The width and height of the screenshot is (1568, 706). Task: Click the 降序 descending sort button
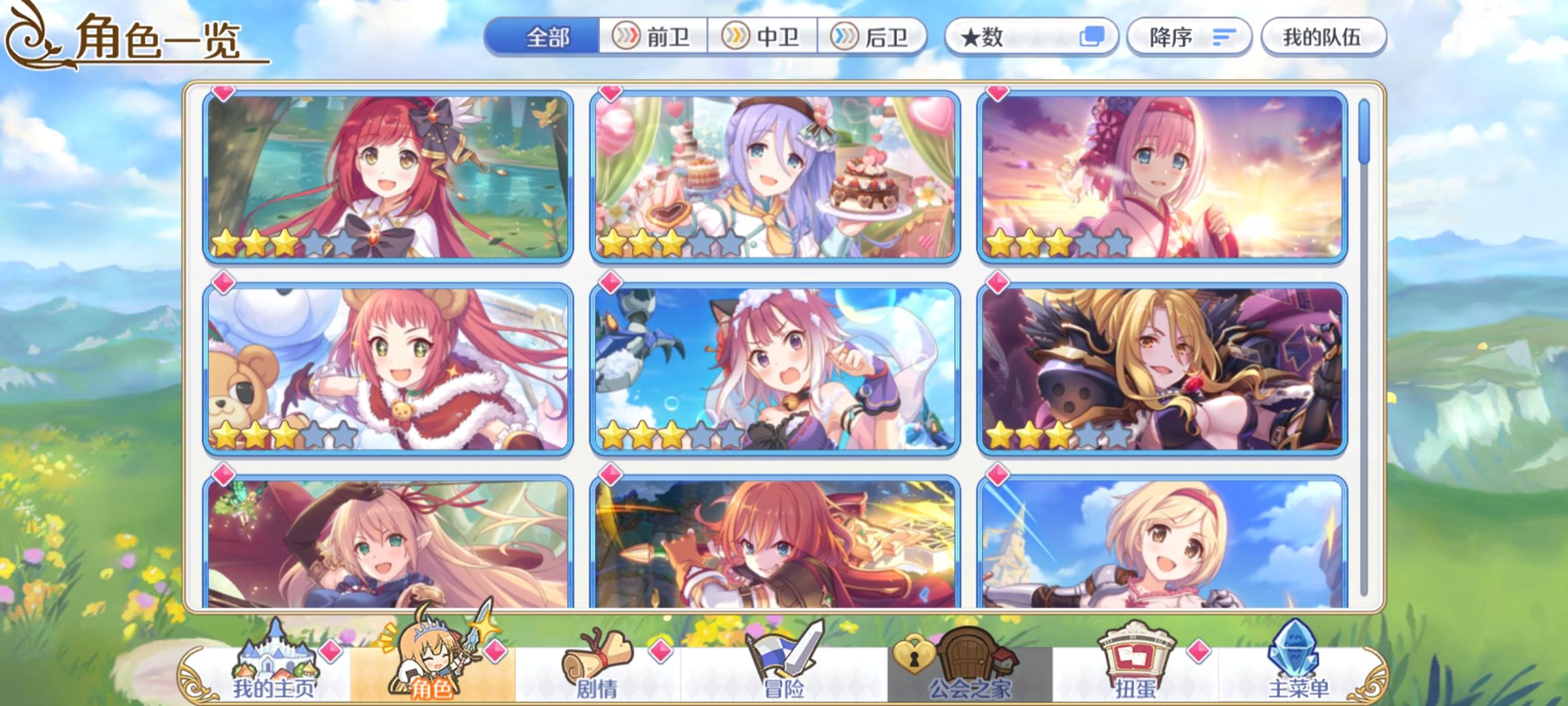click(1190, 37)
